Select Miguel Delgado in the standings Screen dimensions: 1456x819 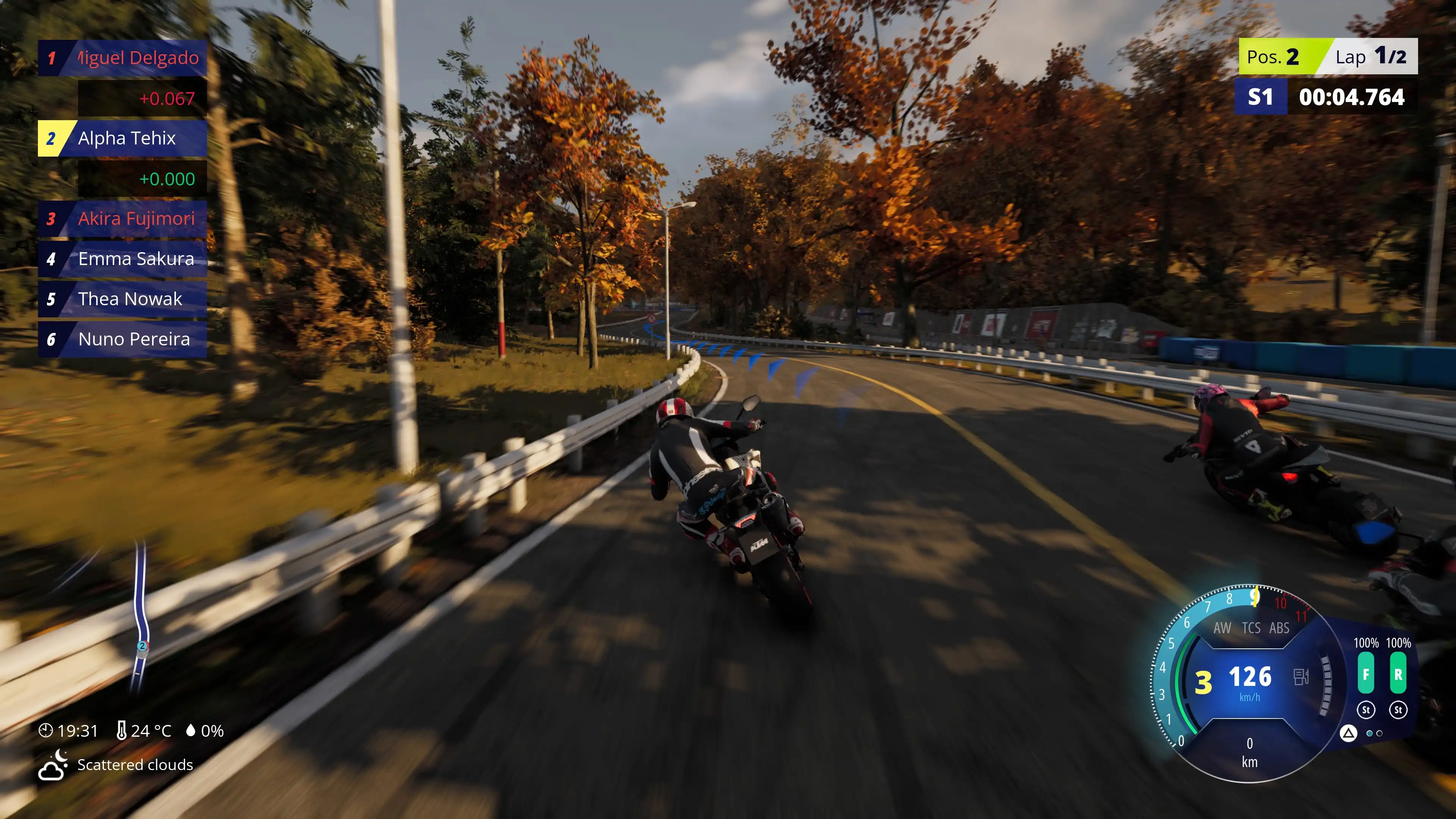coord(122,58)
